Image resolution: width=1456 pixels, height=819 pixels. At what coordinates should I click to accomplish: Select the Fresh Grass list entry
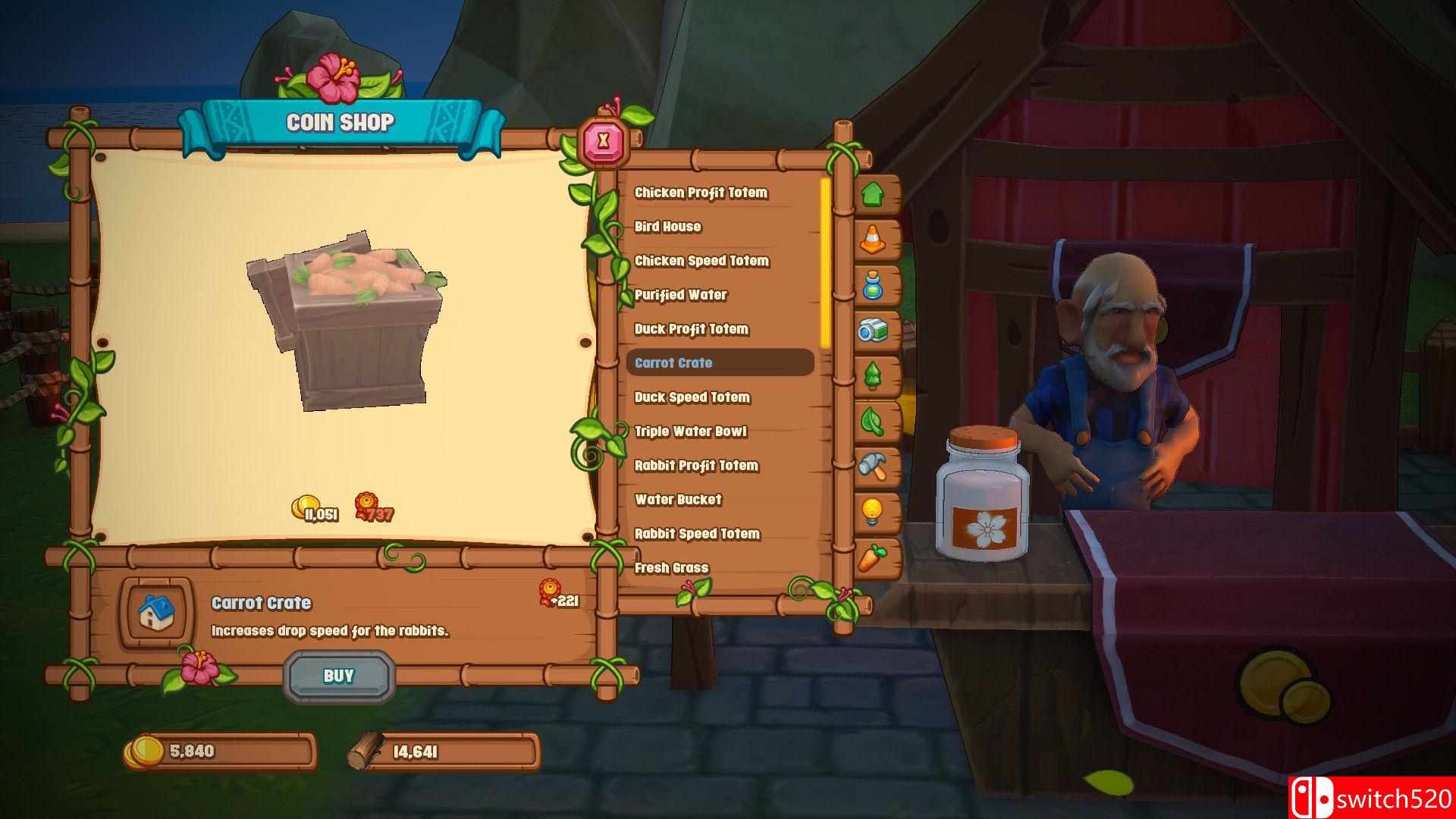(x=672, y=567)
